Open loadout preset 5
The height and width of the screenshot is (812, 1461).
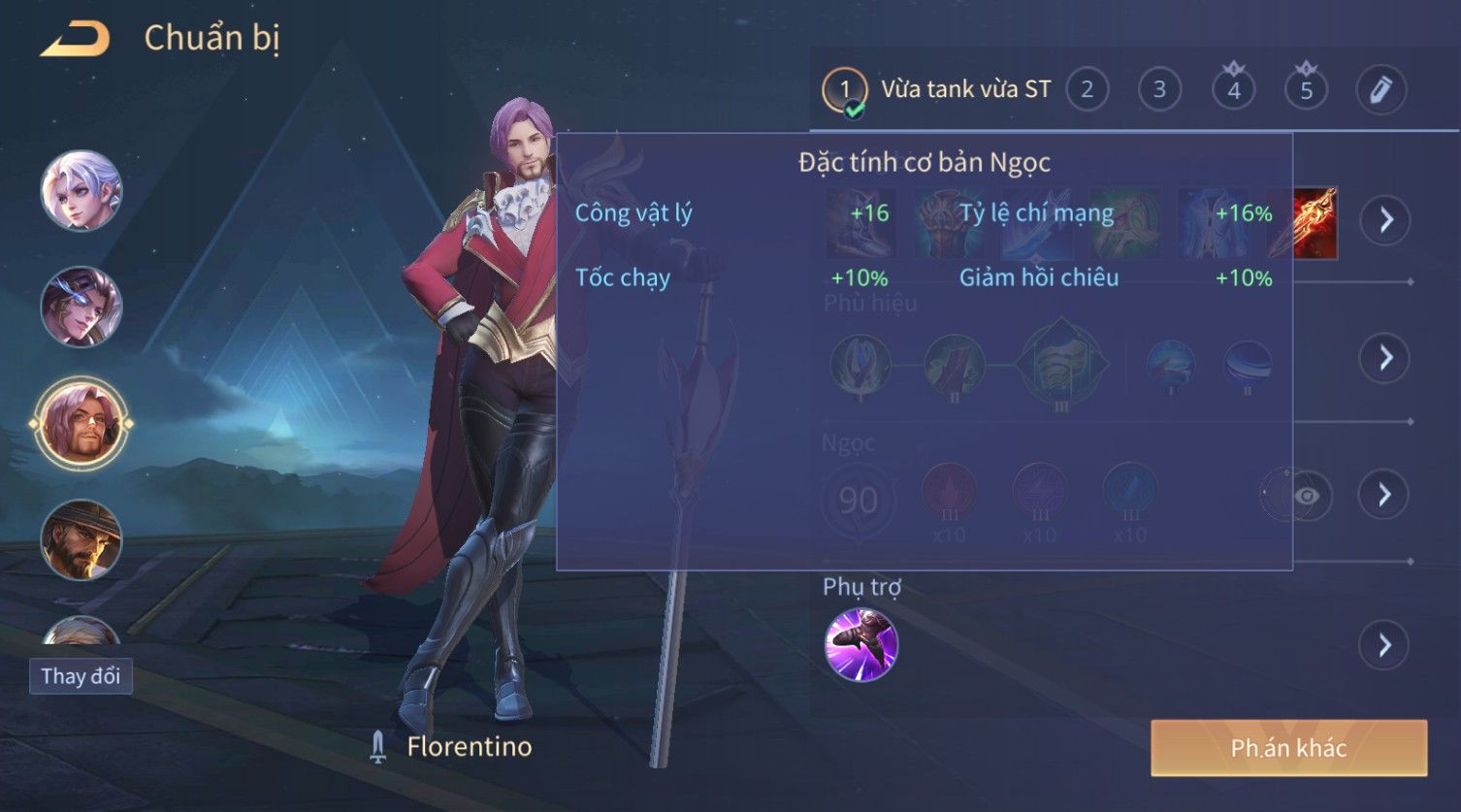click(x=1306, y=90)
